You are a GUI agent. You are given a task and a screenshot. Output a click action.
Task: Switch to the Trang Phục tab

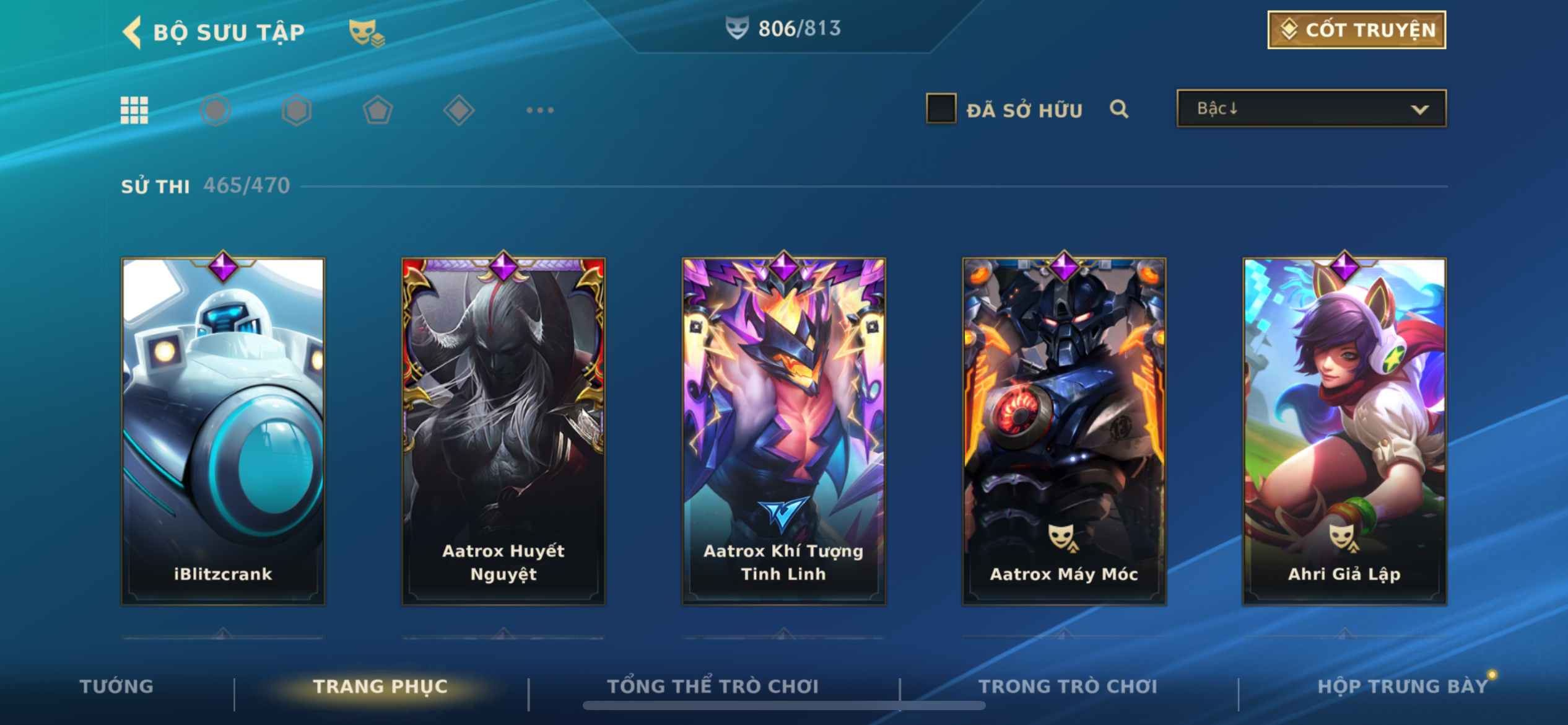[380, 686]
